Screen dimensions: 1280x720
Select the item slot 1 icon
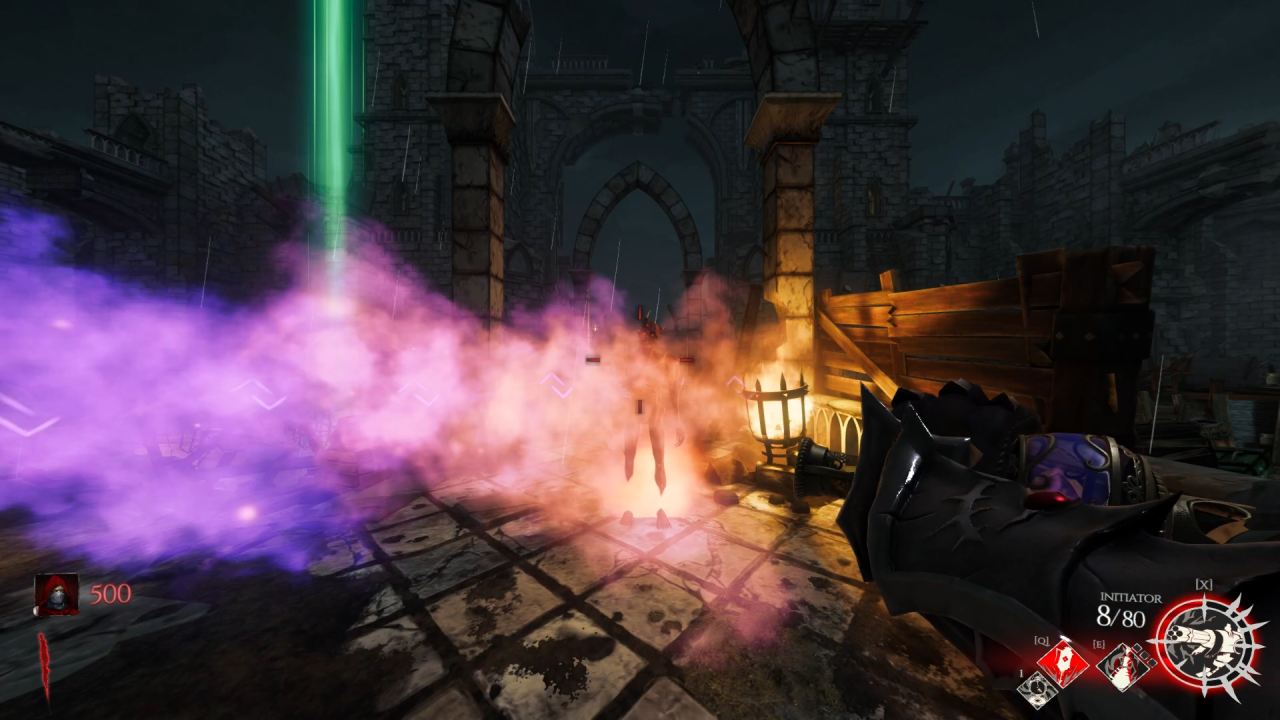(x=1037, y=688)
